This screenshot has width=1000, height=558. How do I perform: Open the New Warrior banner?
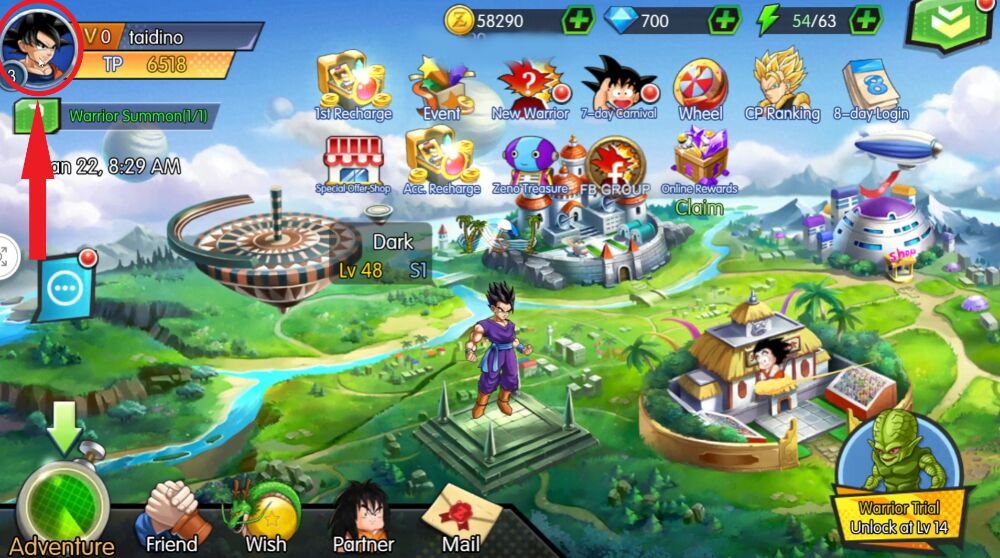pos(530,86)
